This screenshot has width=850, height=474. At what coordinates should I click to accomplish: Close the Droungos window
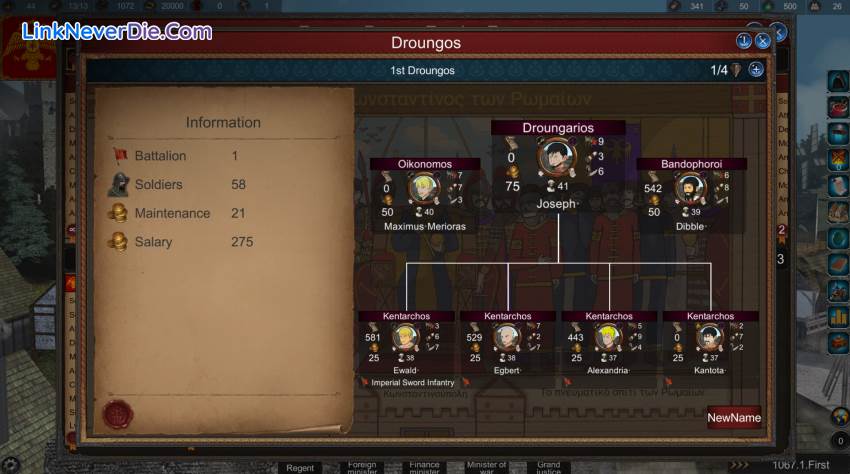point(763,41)
